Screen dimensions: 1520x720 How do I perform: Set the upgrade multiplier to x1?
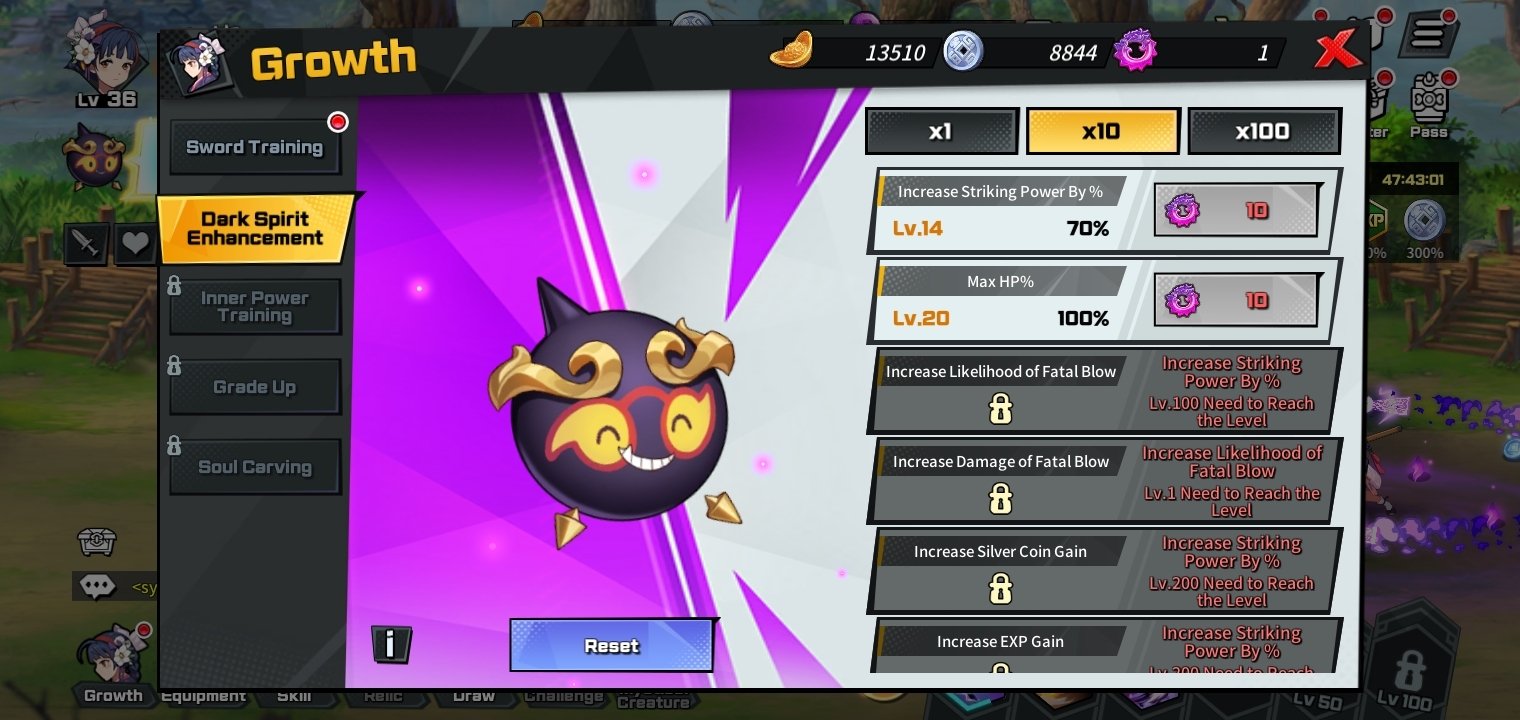[941, 131]
